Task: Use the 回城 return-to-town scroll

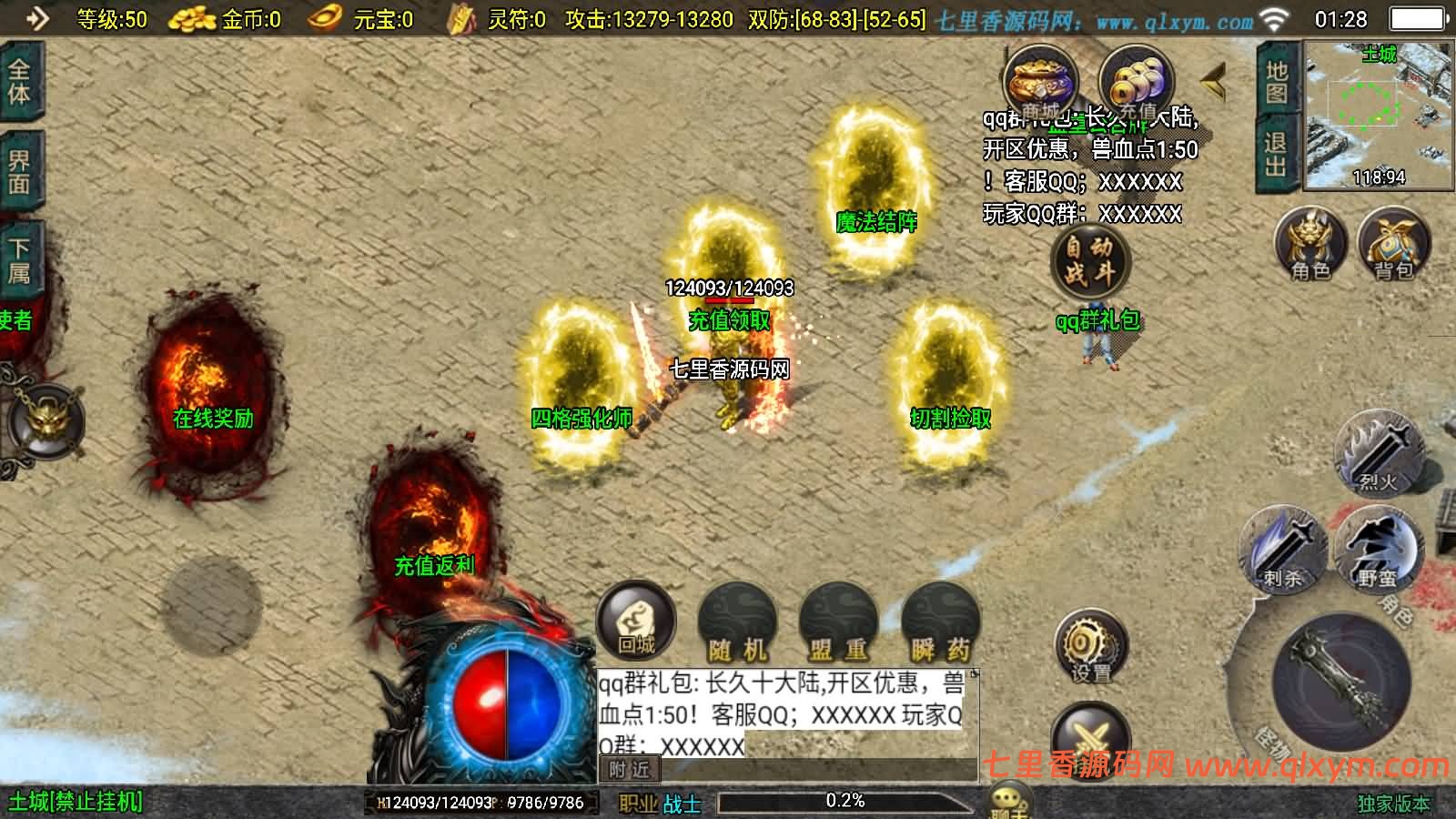Action: 636,622
